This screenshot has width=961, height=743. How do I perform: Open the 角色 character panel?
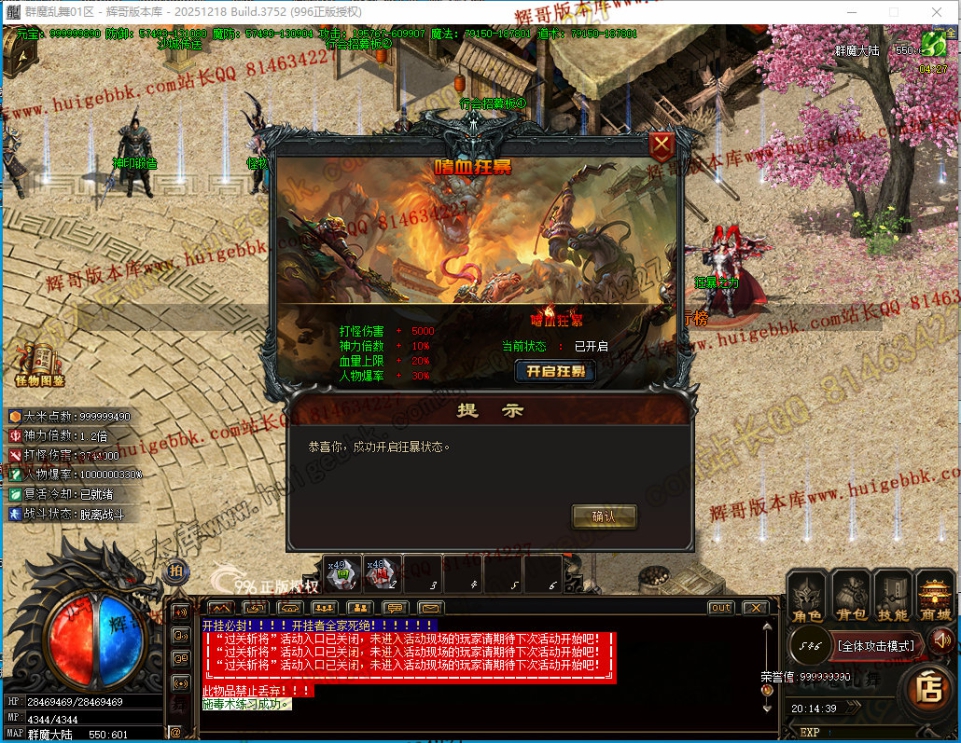pos(806,597)
